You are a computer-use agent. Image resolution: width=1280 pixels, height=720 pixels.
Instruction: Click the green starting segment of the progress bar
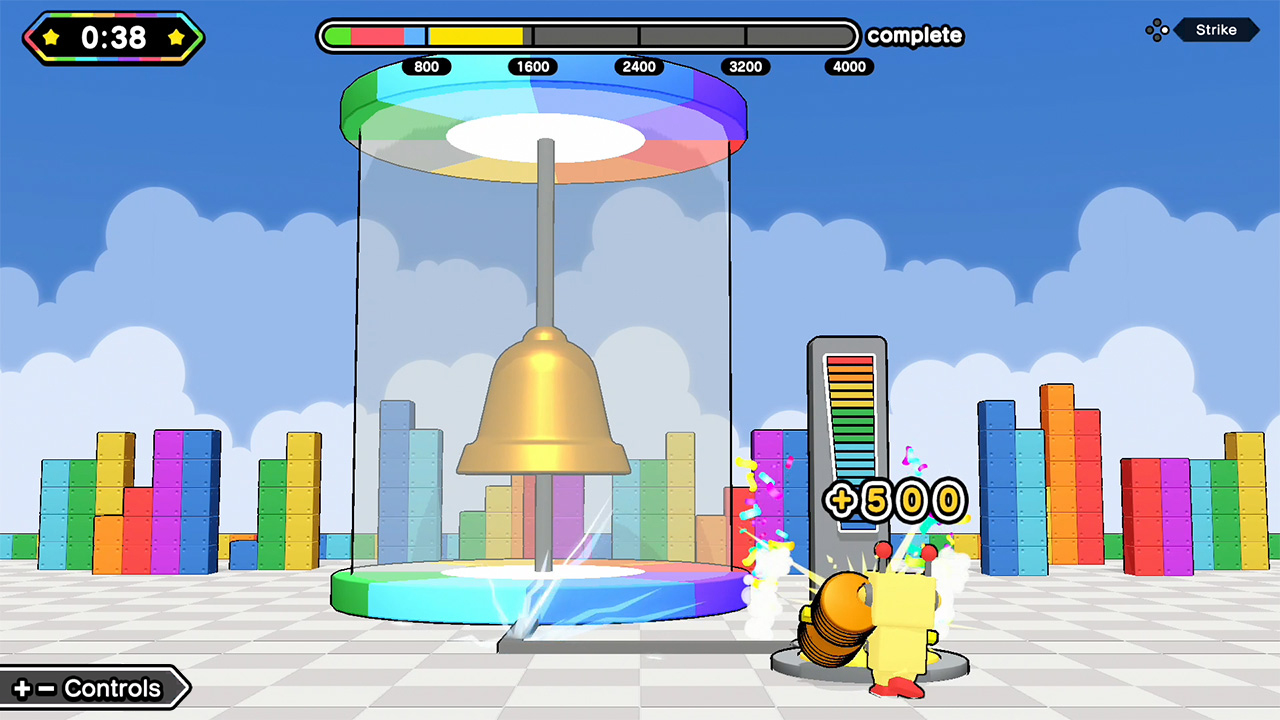340,36
